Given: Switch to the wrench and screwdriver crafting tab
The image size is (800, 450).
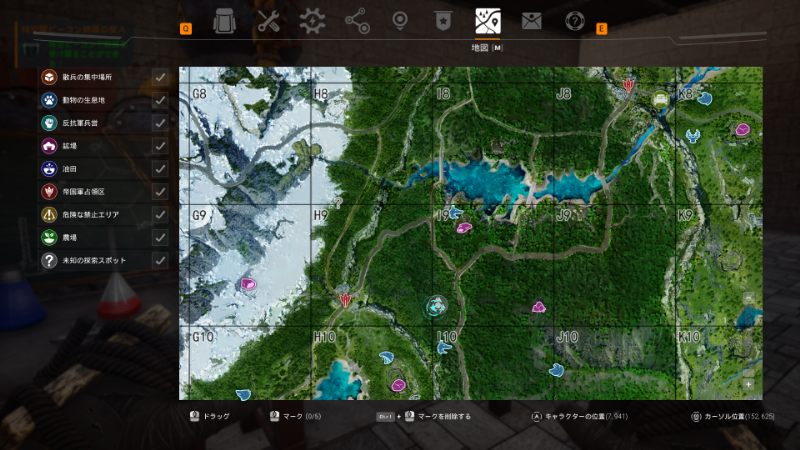Looking at the screenshot, I should [x=268, y=20].
